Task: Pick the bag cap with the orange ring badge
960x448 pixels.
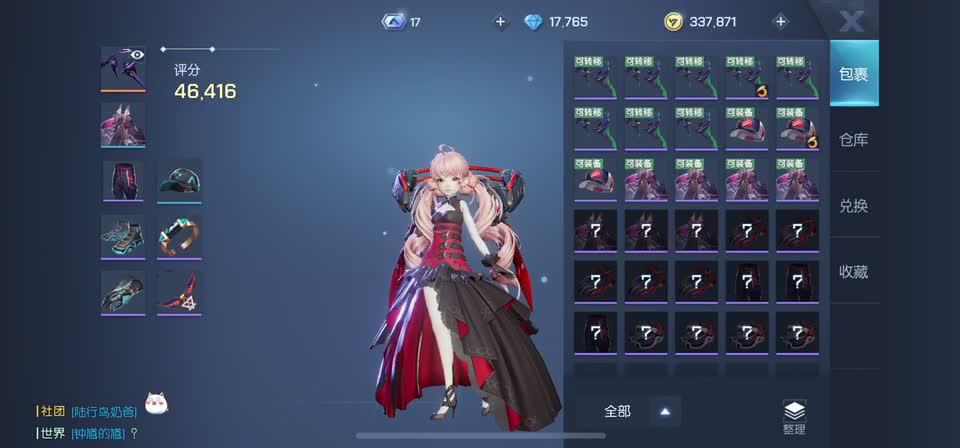Action: (797, 128)
